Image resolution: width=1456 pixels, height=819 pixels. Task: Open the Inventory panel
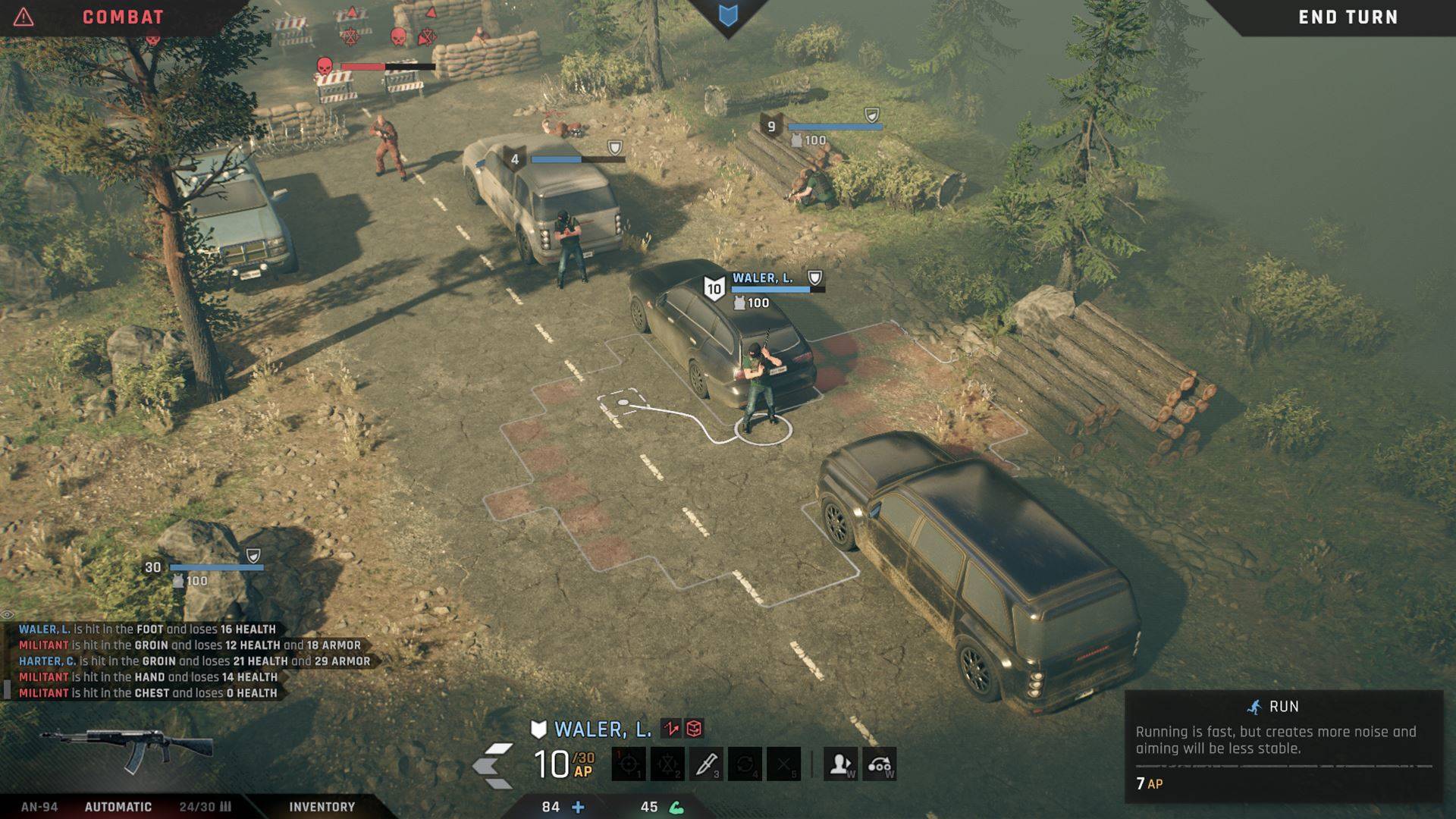pos(322,807)
